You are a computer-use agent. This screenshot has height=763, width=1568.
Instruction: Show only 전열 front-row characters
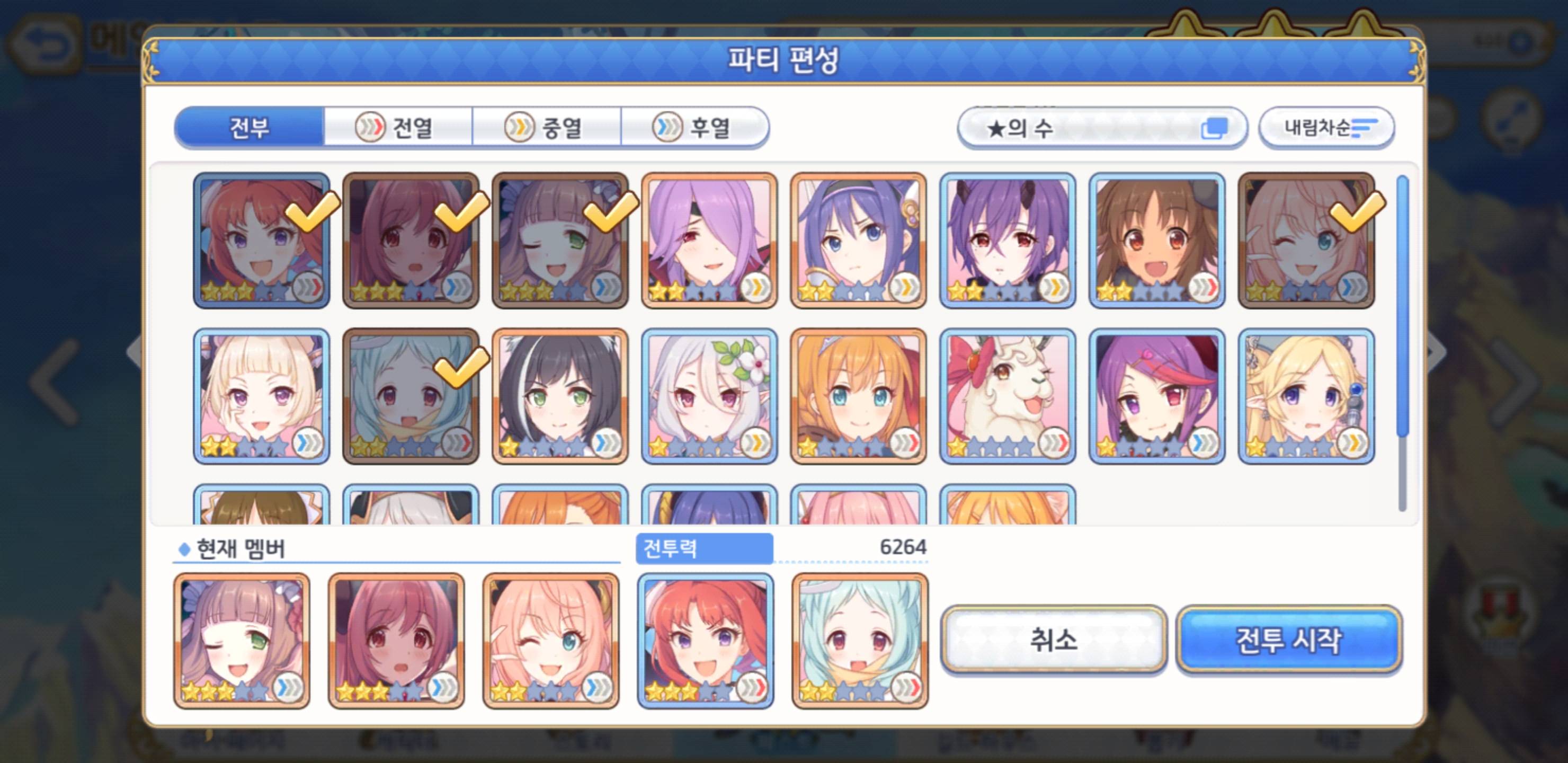[x=398, y=127]
